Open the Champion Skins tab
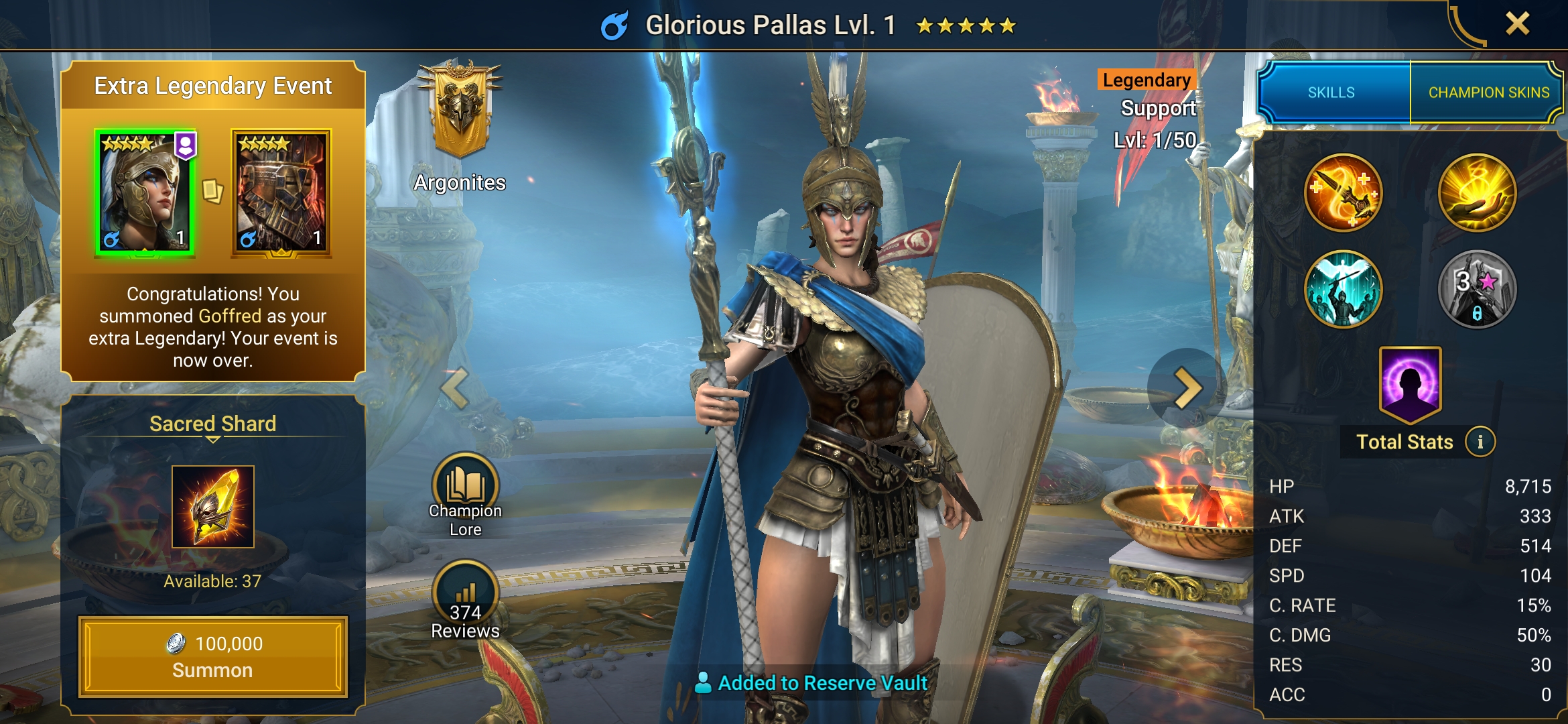 [x=1488, y=93]
